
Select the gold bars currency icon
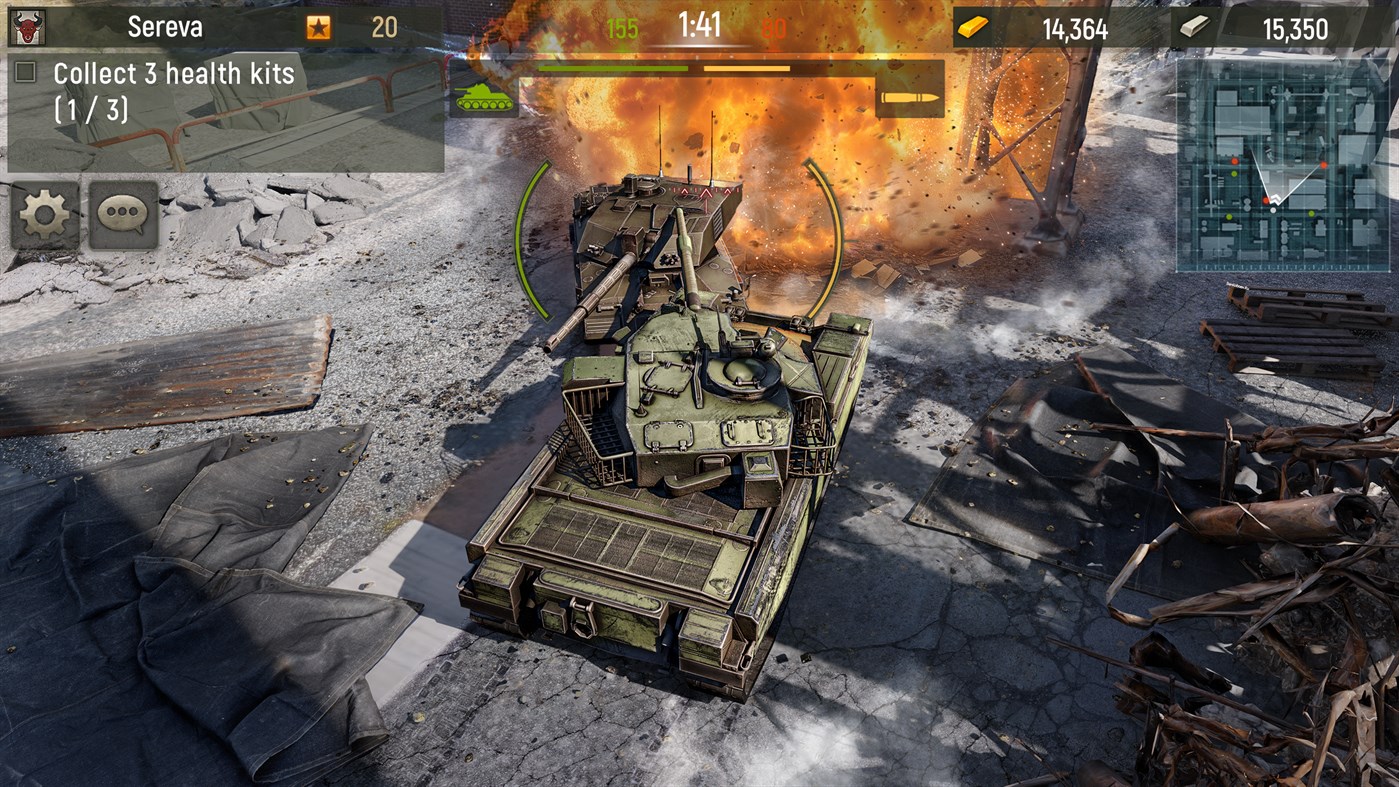[x=971, y=25]
